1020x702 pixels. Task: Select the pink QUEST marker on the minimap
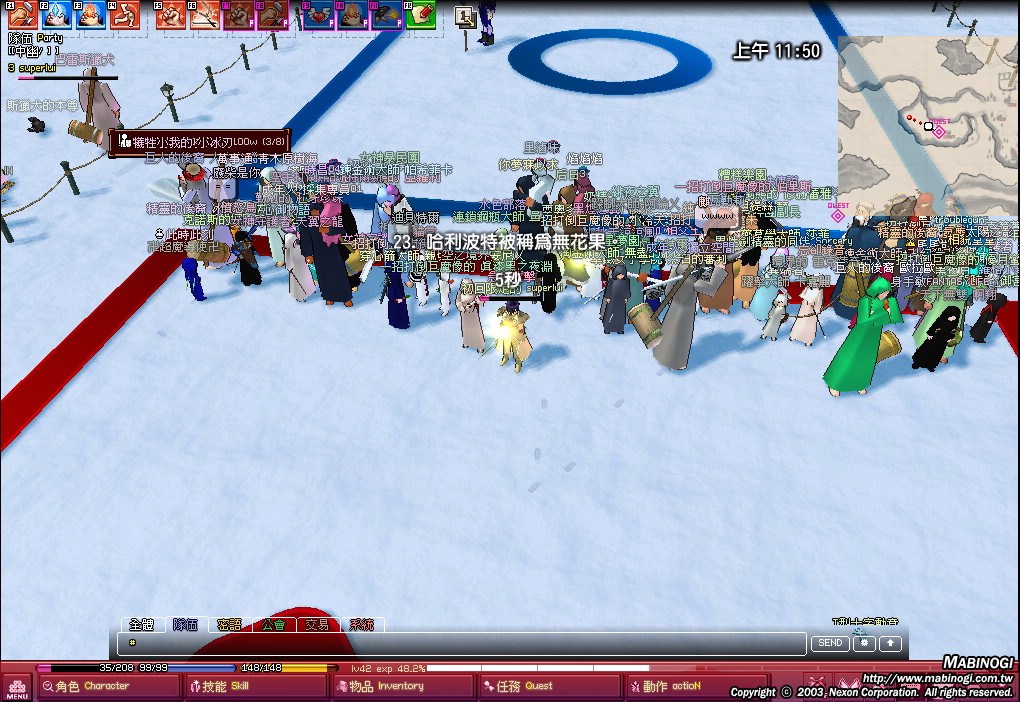point(939,131)
